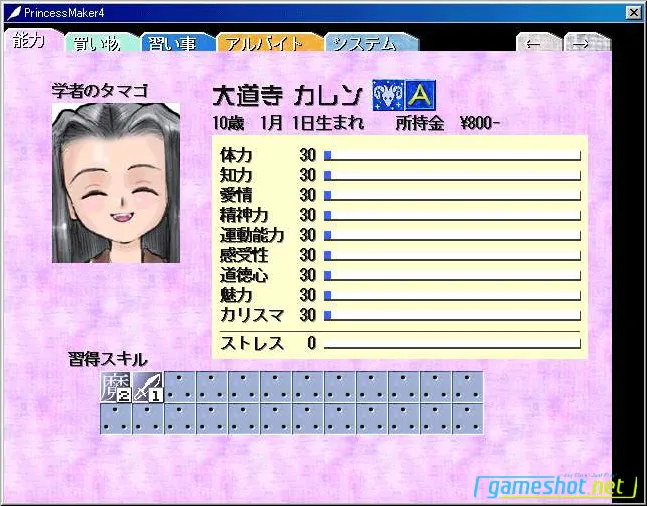This screenshot has width=647, height=506.
Task: Select the sword skill icon
Action: [147, 386]
